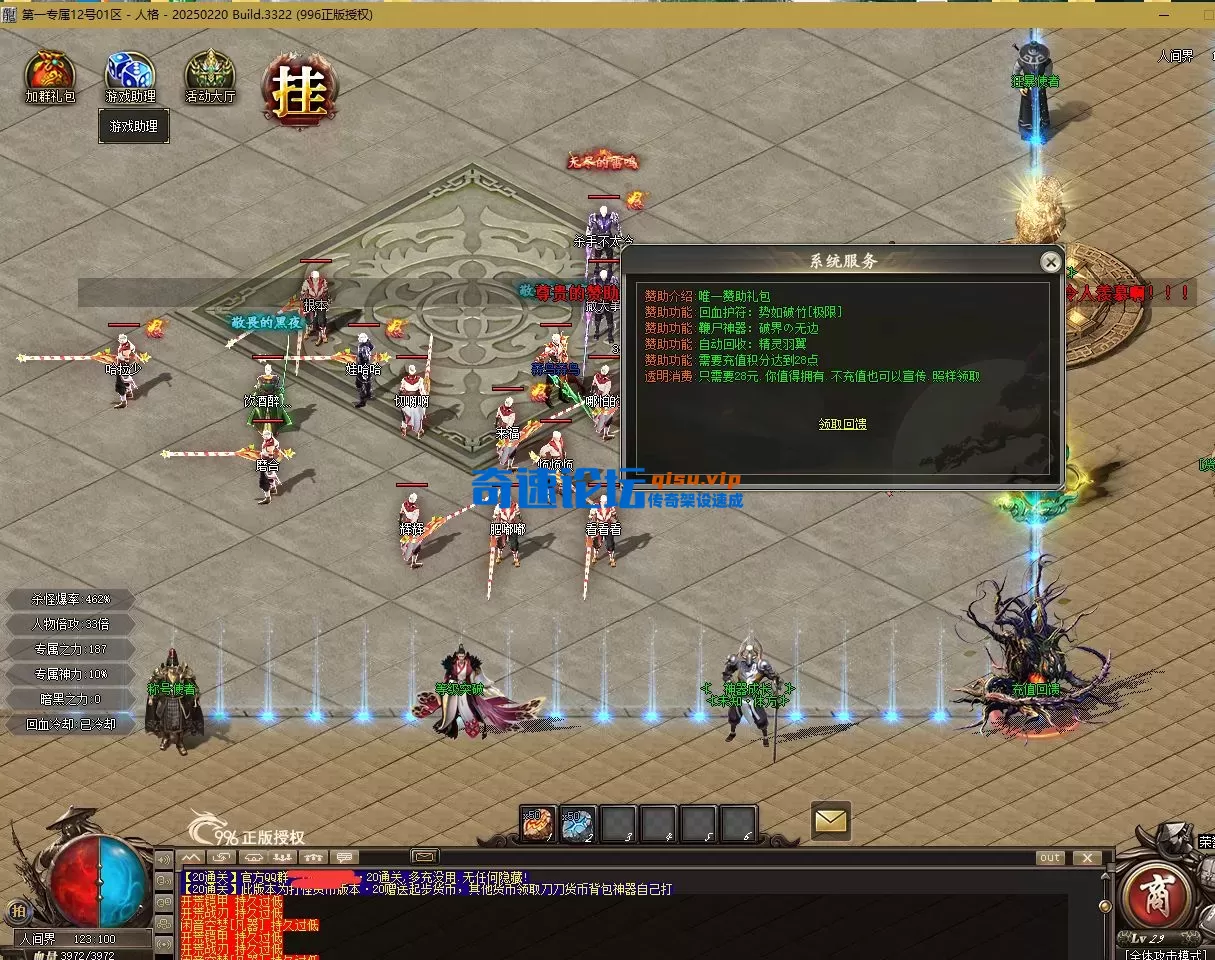
Task: Click the speech bubble chat channel tab
Action: coord(344,858)
